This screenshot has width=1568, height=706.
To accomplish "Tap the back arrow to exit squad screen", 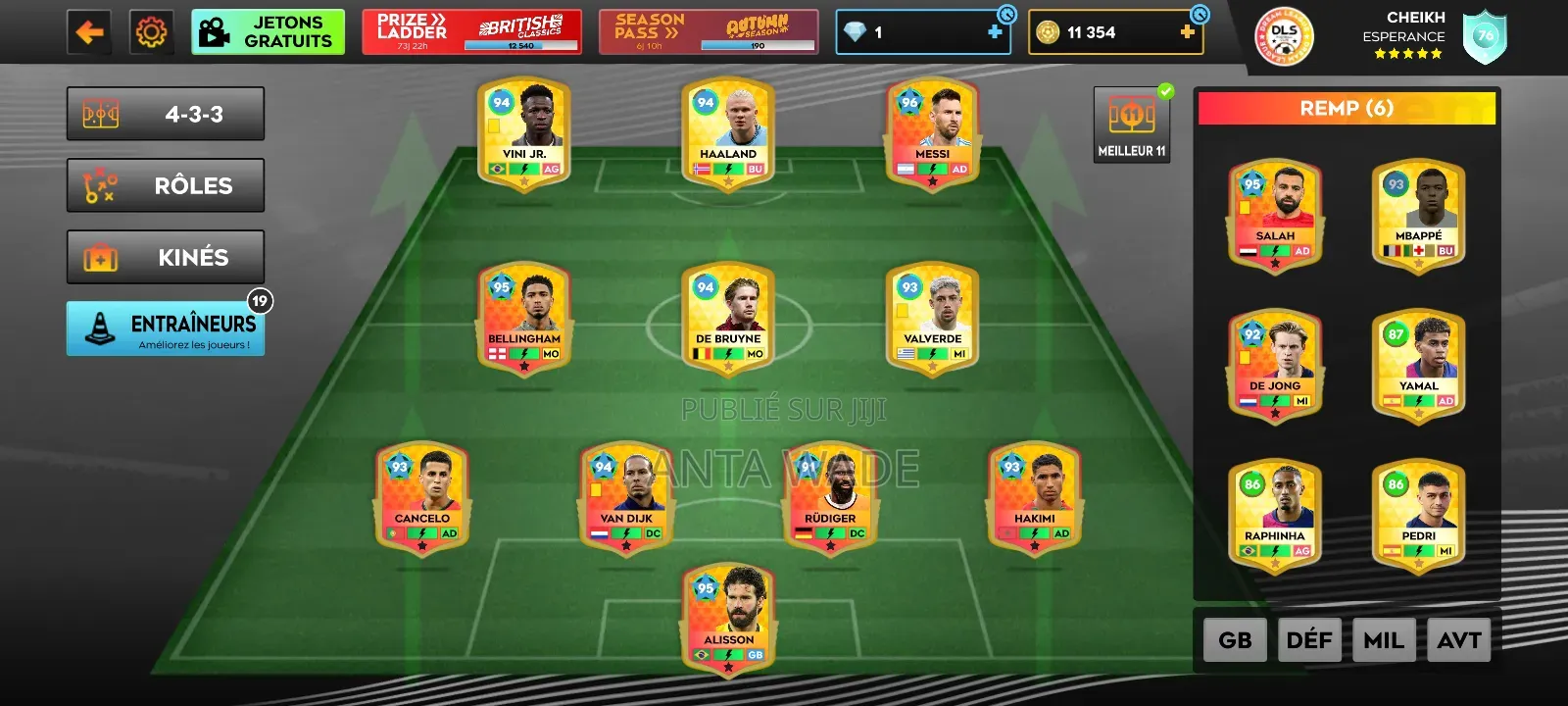I will click(89, 29).
